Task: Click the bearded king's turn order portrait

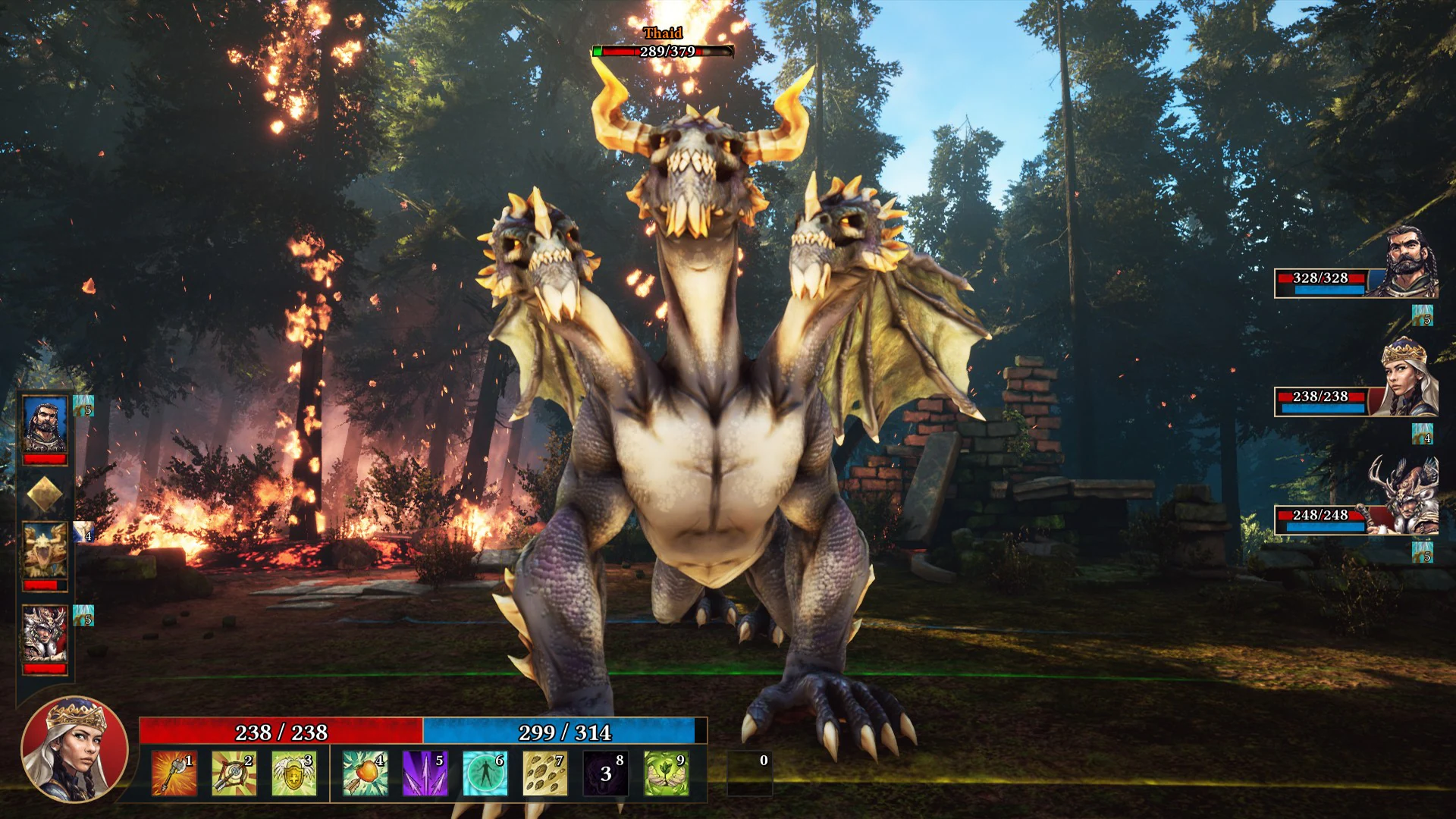Action: point(44,425)
